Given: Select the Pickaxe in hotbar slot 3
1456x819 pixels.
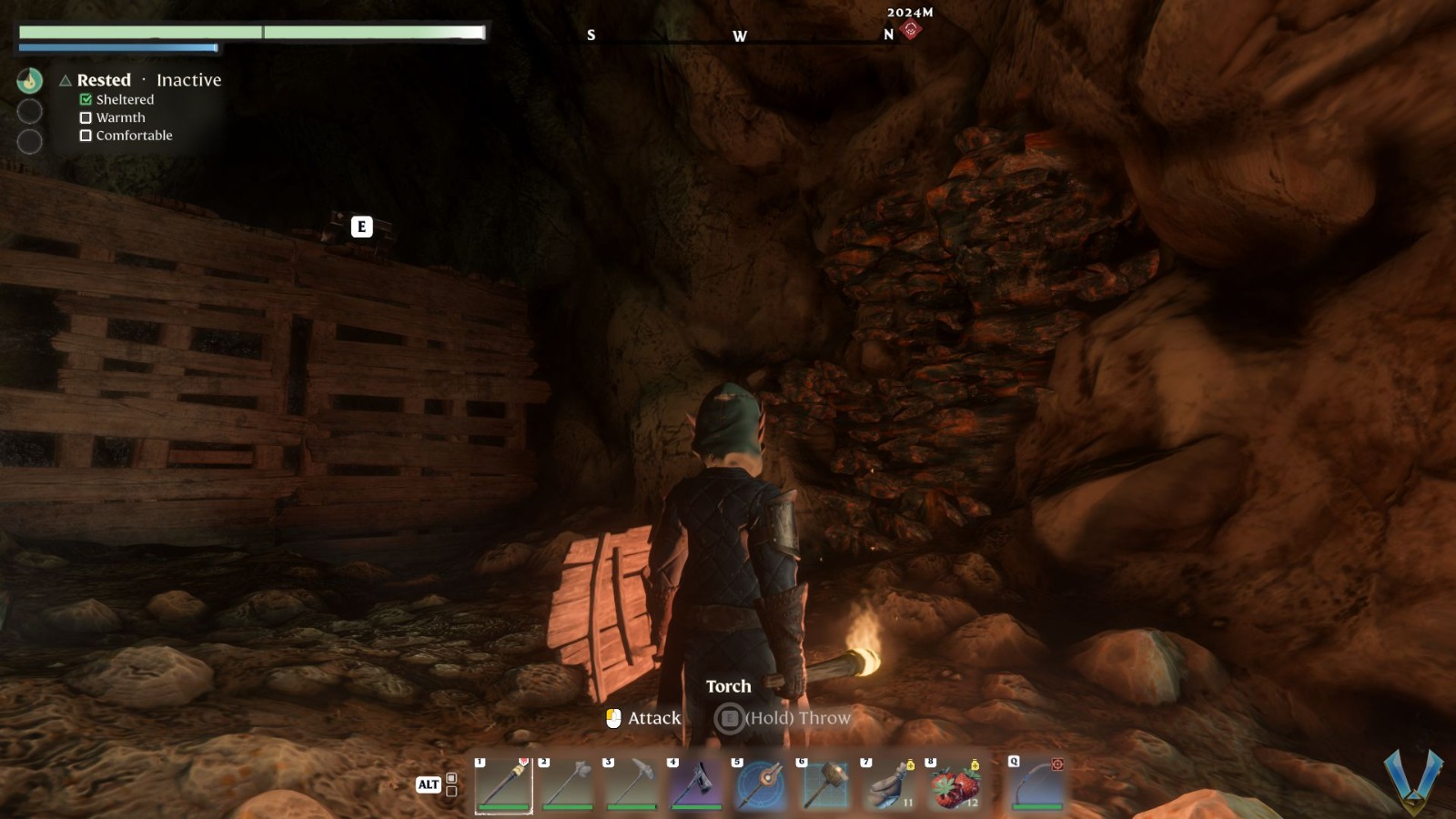Looking at the screenshot, I should [632, 785].
